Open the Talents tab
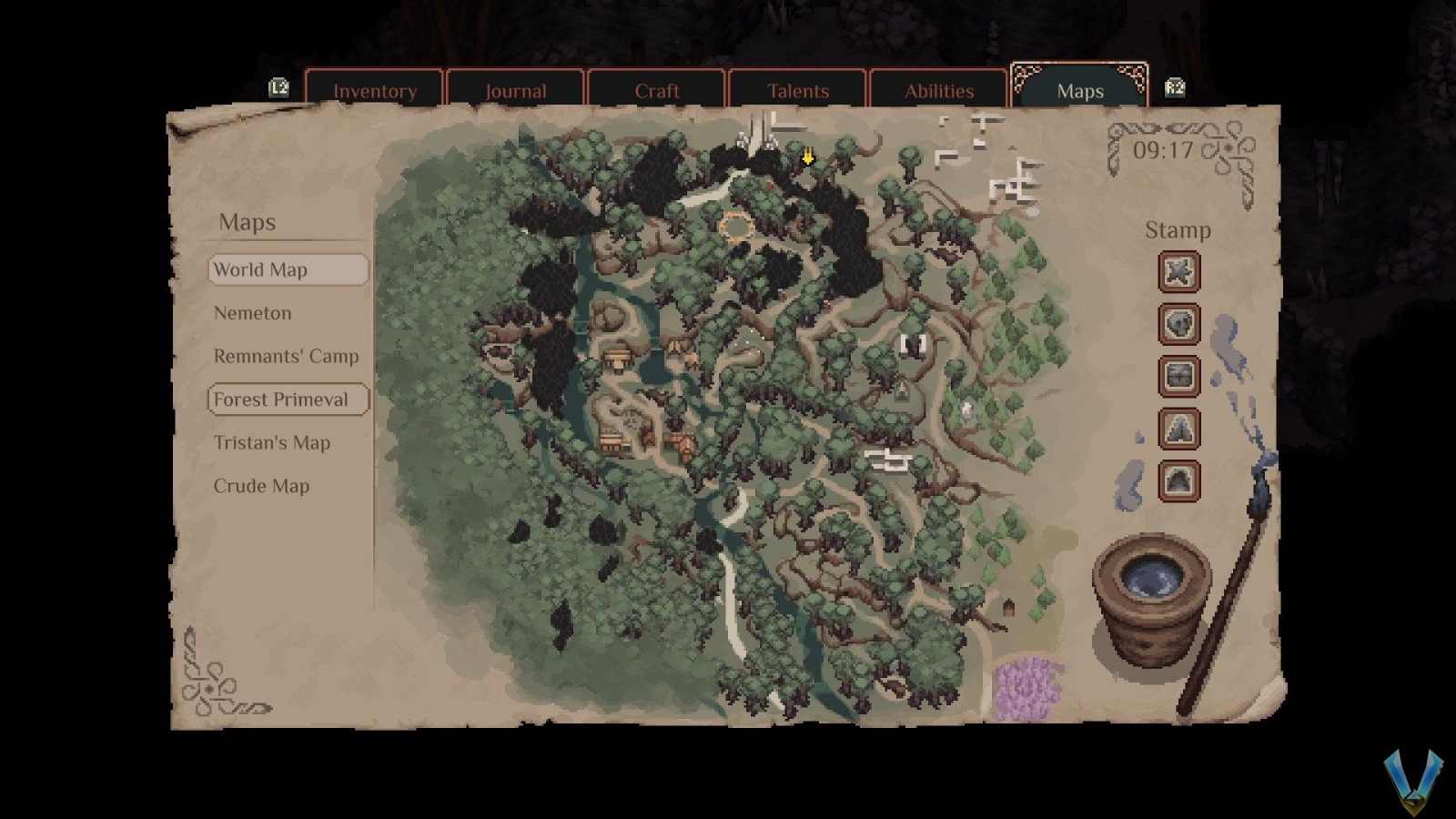 (x=798, y=90)
